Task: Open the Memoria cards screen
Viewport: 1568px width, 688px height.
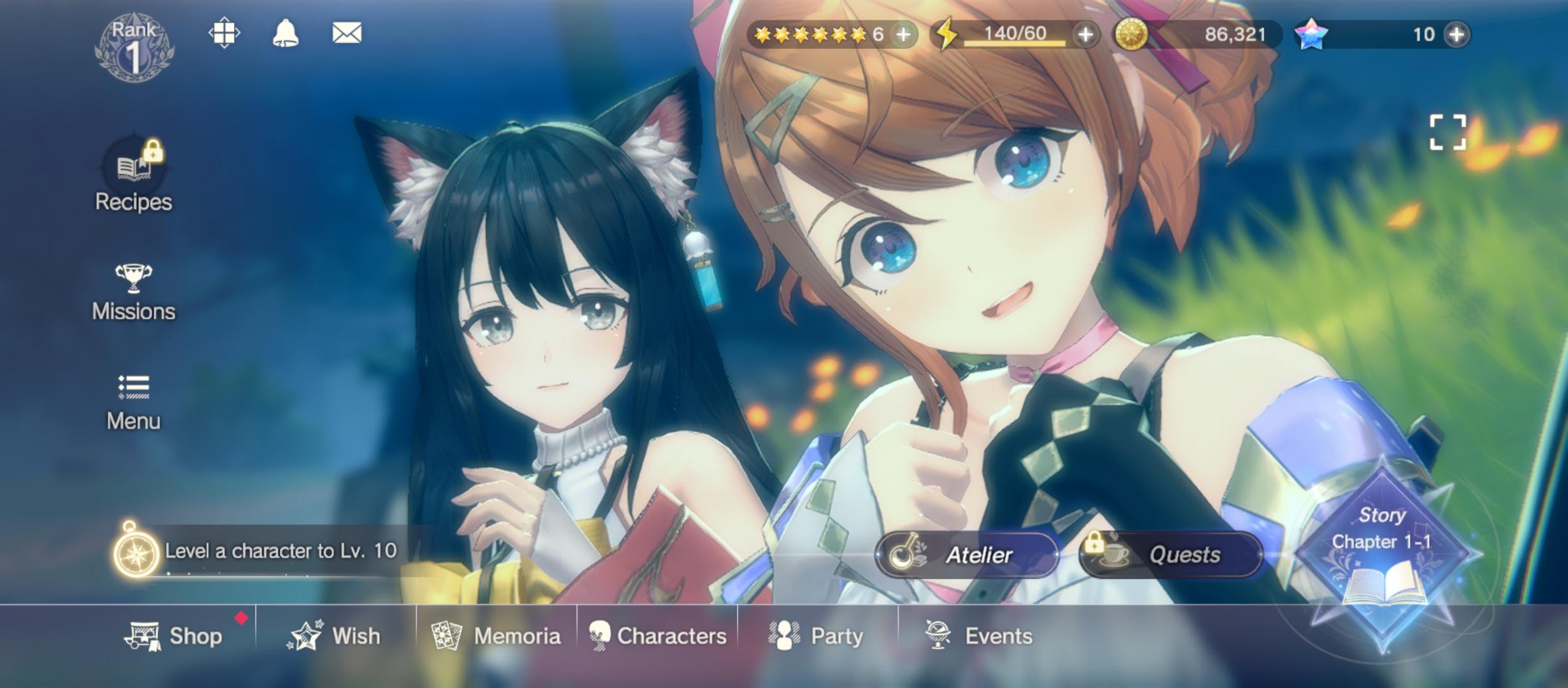Action: (x=497, y=636)
